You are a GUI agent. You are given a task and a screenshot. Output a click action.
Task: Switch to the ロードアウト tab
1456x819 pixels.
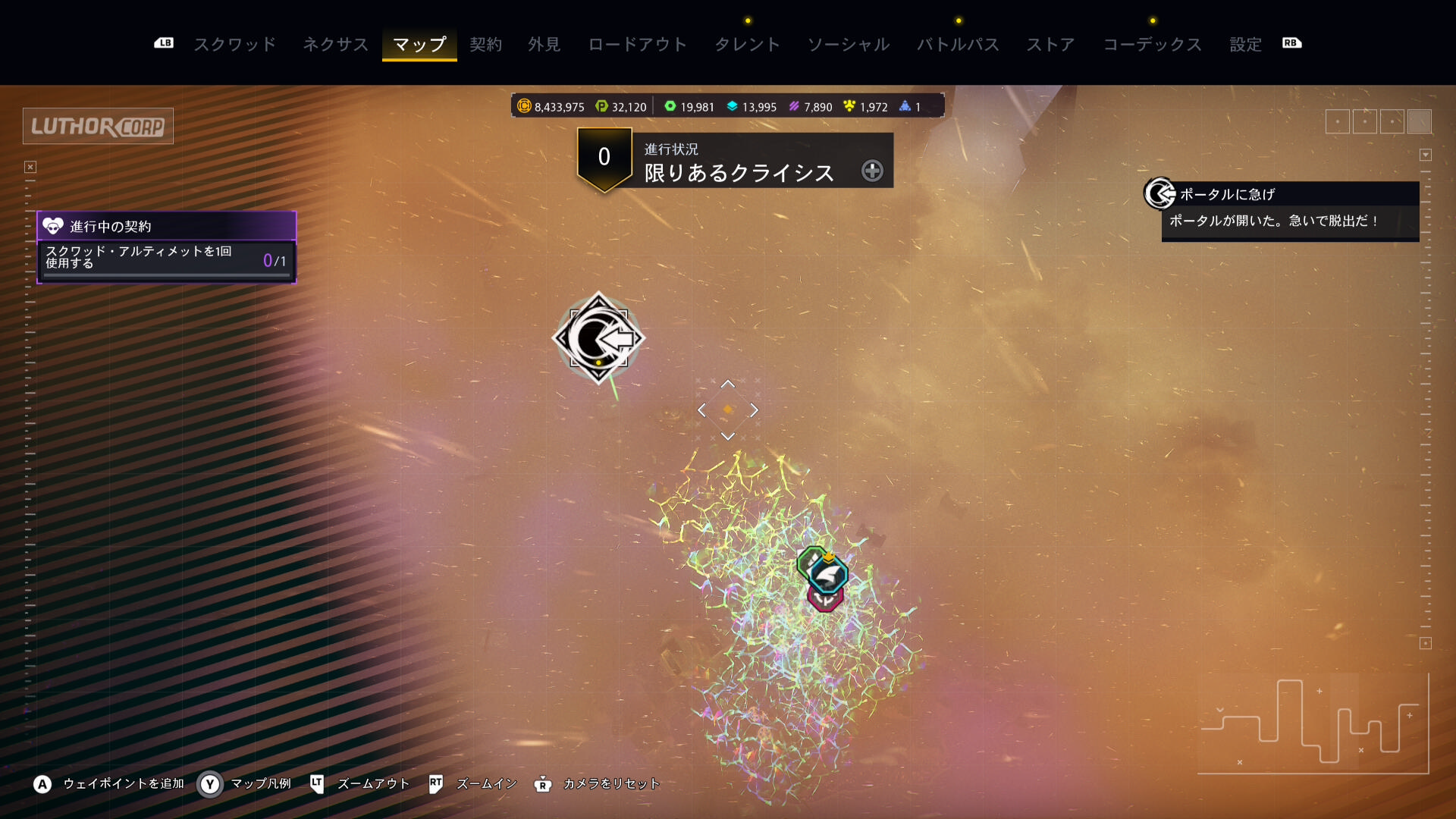click(x=637, y=44)
